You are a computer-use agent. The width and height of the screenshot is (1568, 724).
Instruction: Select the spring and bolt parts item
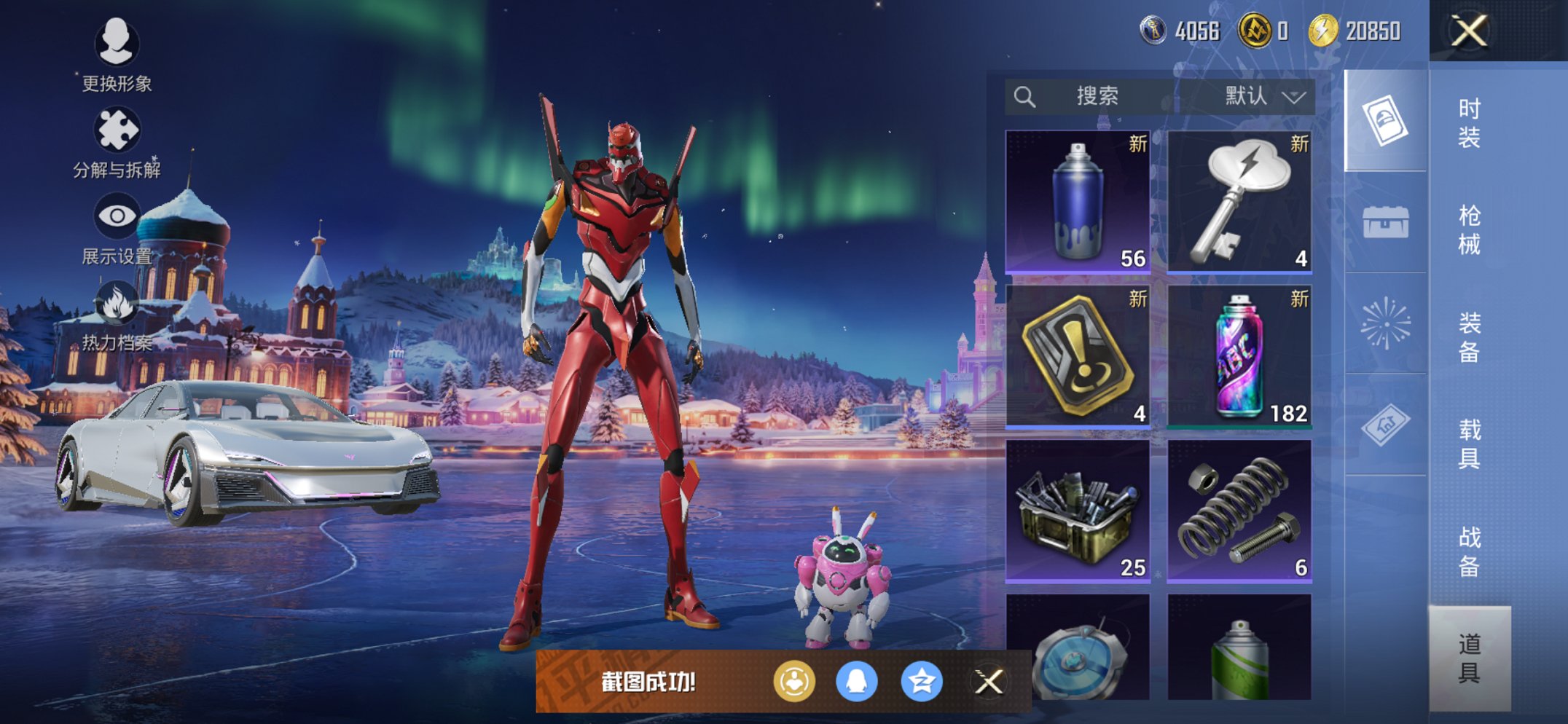pos(1239,510)
